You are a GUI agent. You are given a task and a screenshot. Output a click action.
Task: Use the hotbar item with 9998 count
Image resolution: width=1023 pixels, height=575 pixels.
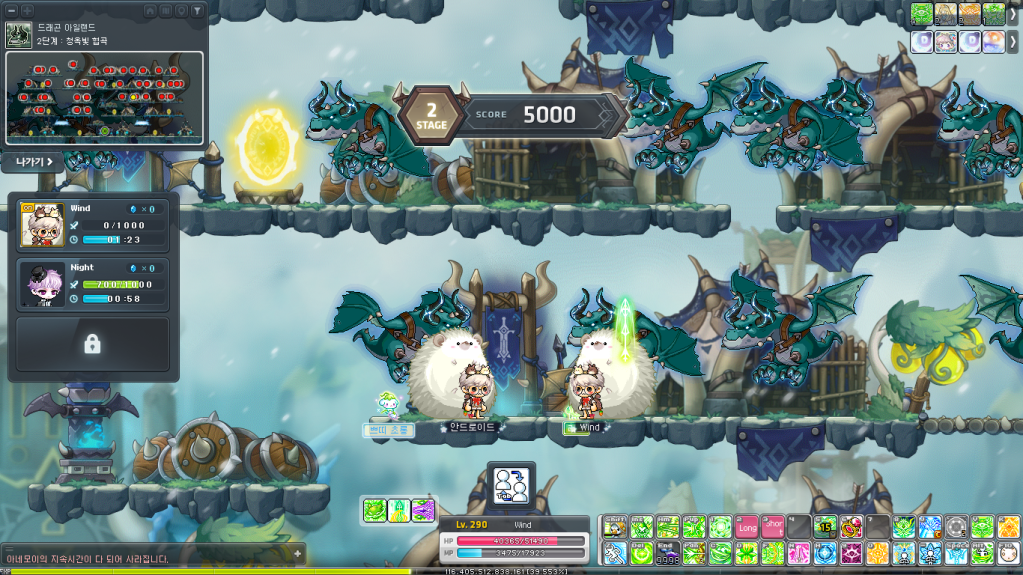tap(667, 553)
